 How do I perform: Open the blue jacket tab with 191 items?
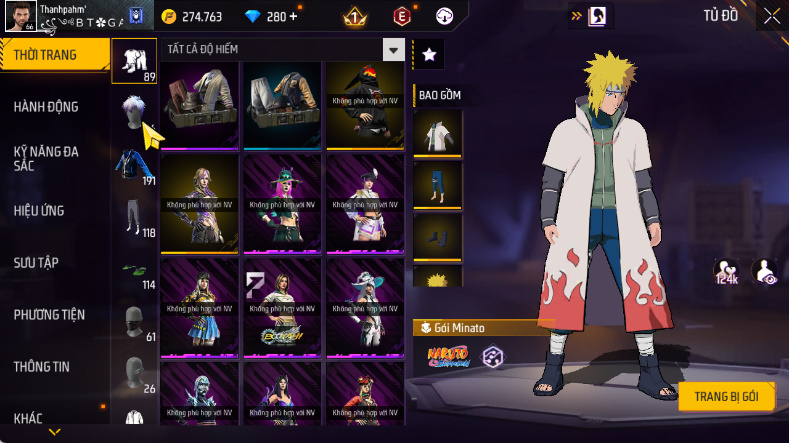click(x=134, y=166)
